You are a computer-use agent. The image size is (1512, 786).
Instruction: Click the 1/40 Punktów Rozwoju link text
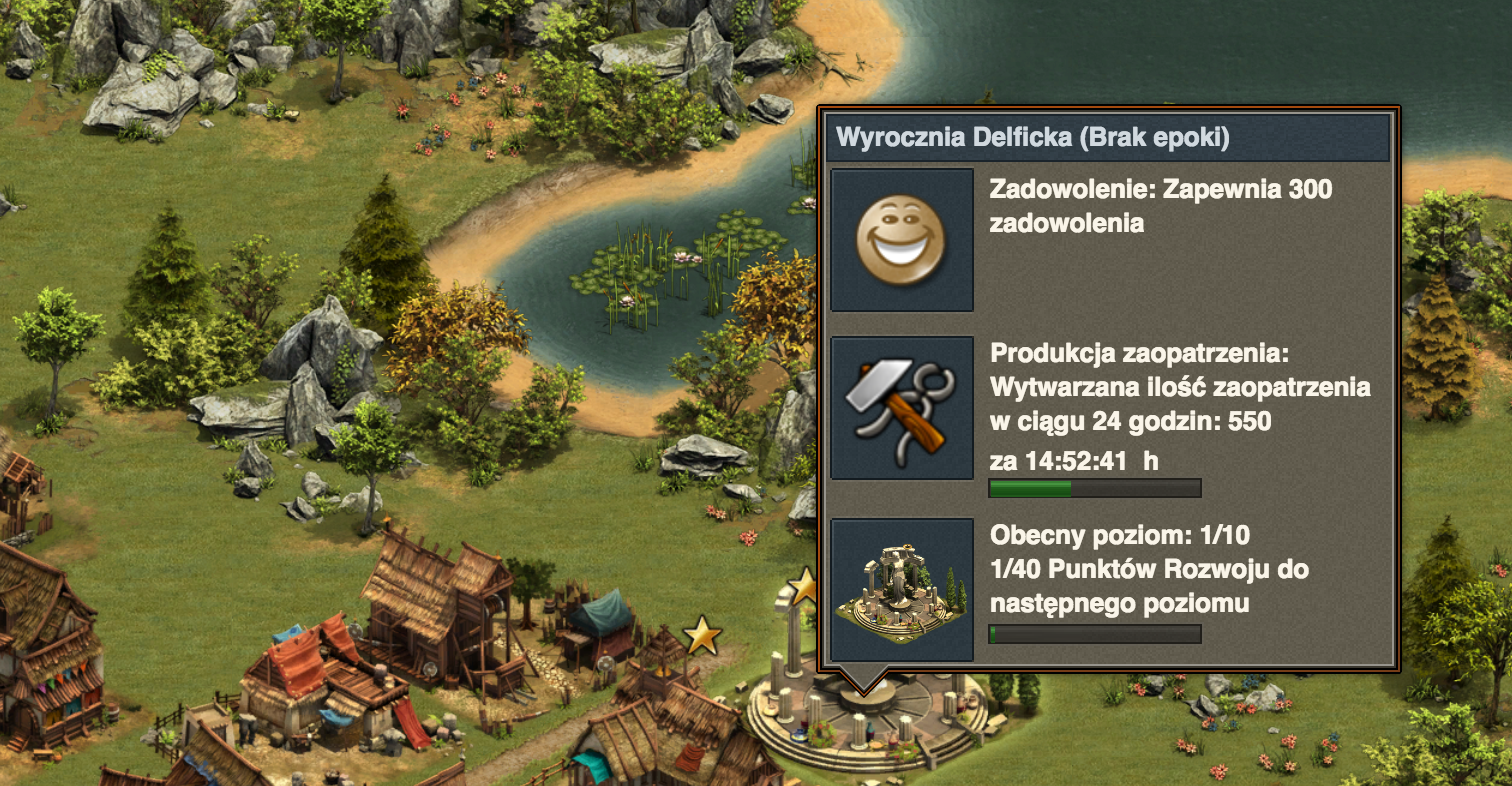pyautogui.click(x=1148, y=570)
